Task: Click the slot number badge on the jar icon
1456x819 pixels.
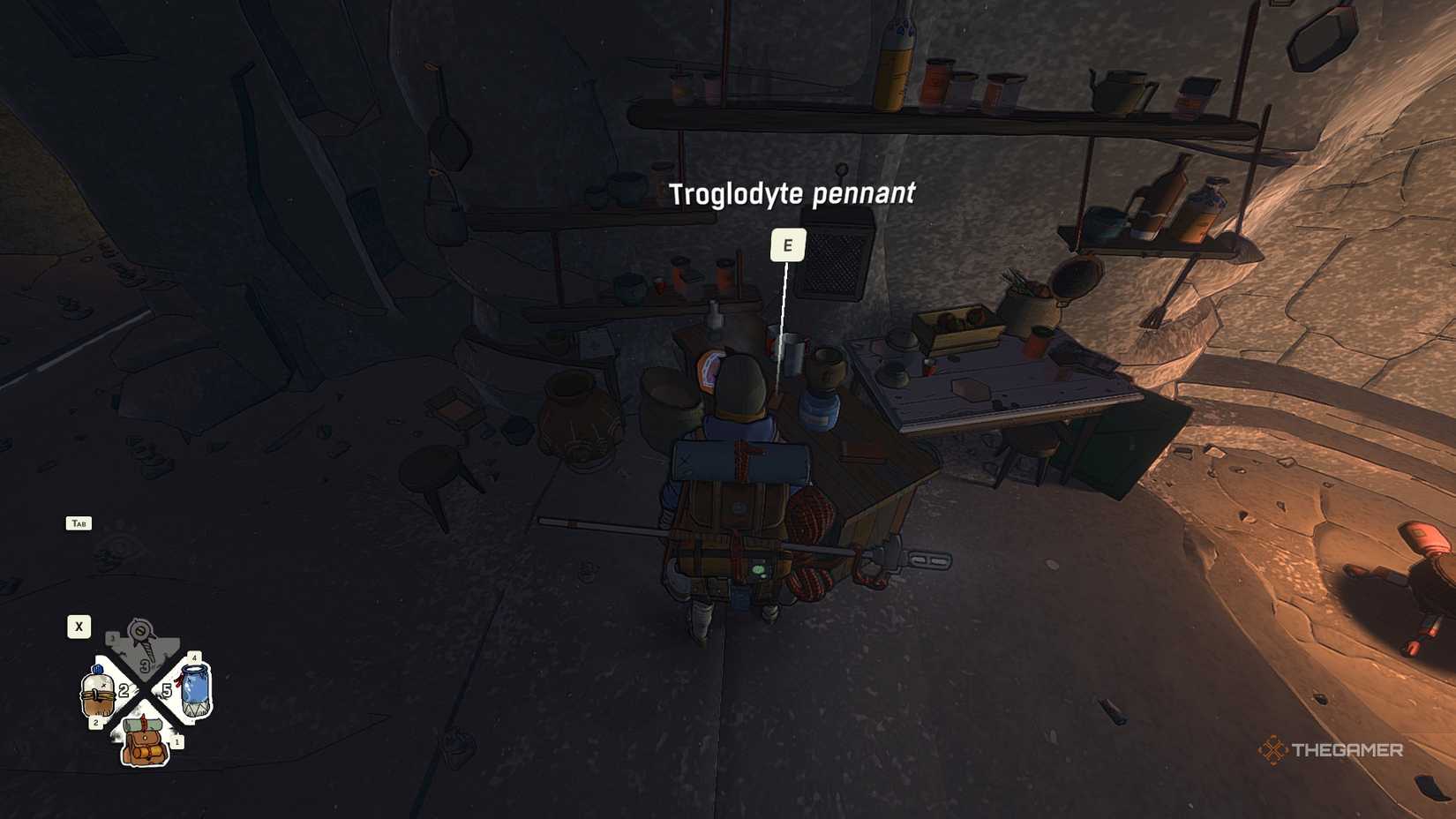Action: (x=194, y=657)
